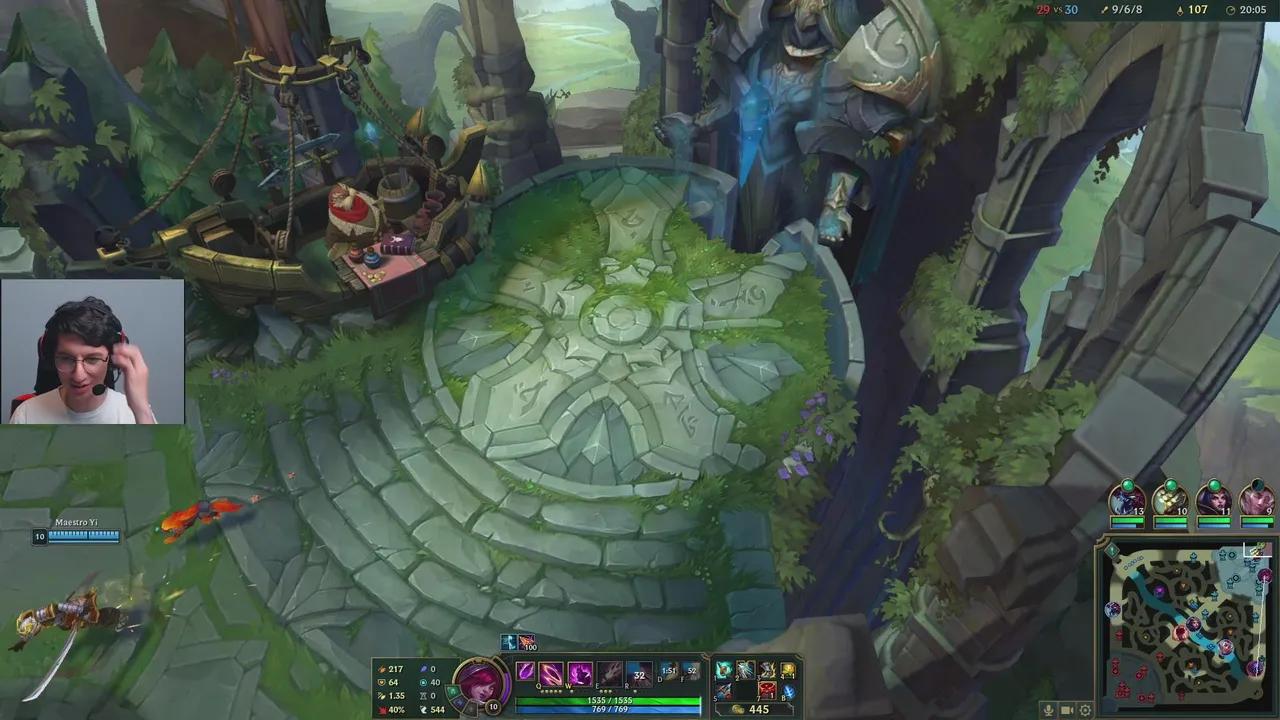Click the red item in slot 7
This screenshot has width=1280, height=720.
click(769, 691)
